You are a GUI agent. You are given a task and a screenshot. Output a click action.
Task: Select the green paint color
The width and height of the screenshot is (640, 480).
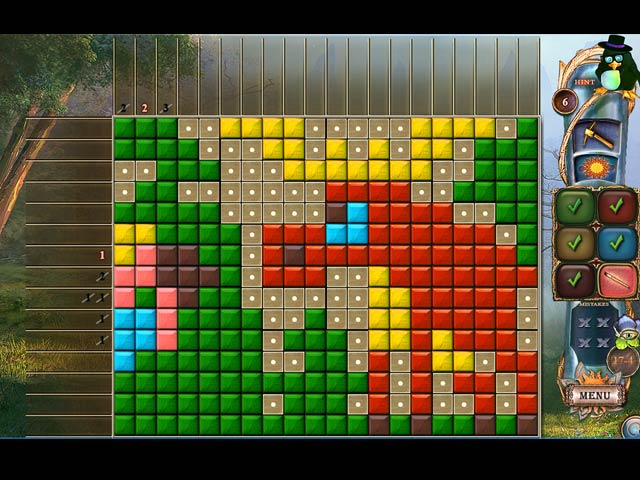575,208
